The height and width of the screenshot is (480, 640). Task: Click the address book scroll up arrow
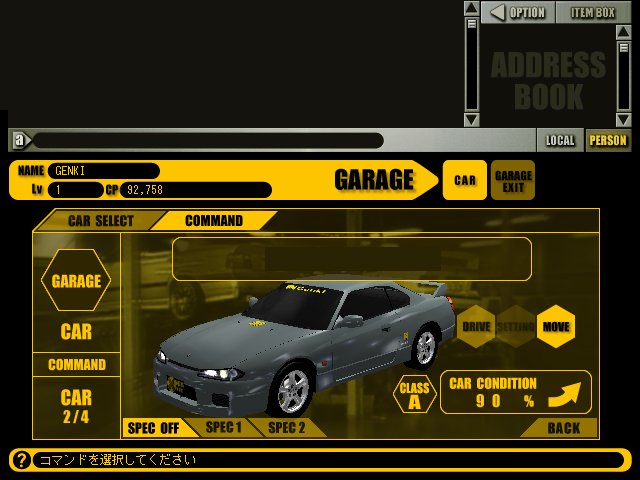(x=472, y=9)
